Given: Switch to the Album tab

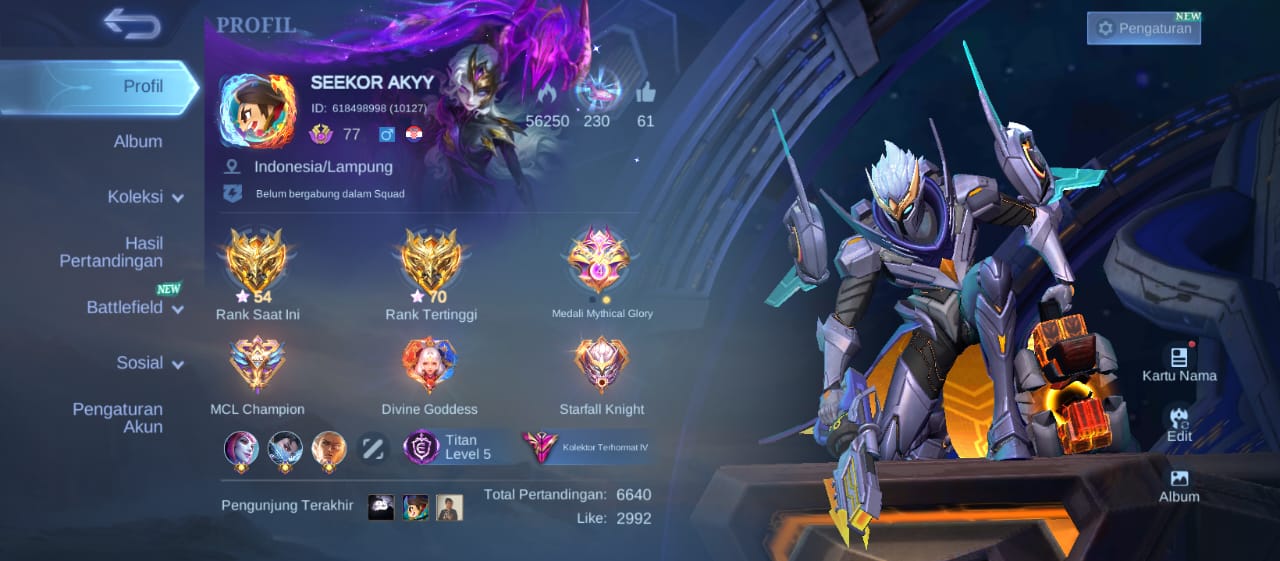Looking at the screenshot, I should [138, 141].
